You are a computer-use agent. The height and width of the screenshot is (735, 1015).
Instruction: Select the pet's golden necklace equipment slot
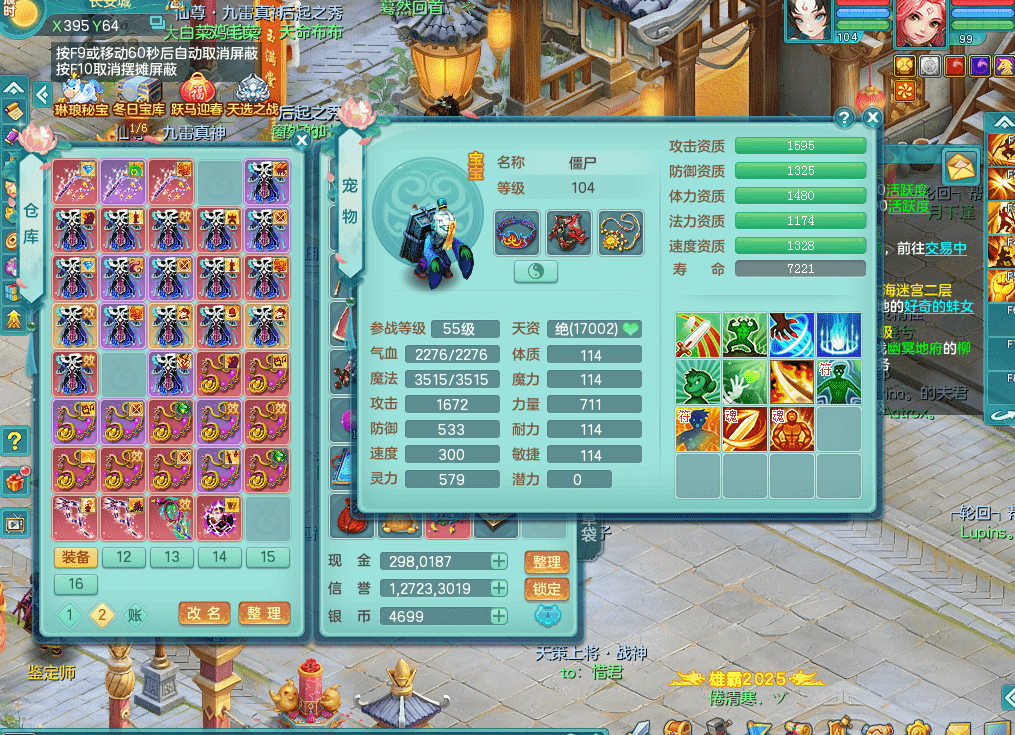[620, 232]
